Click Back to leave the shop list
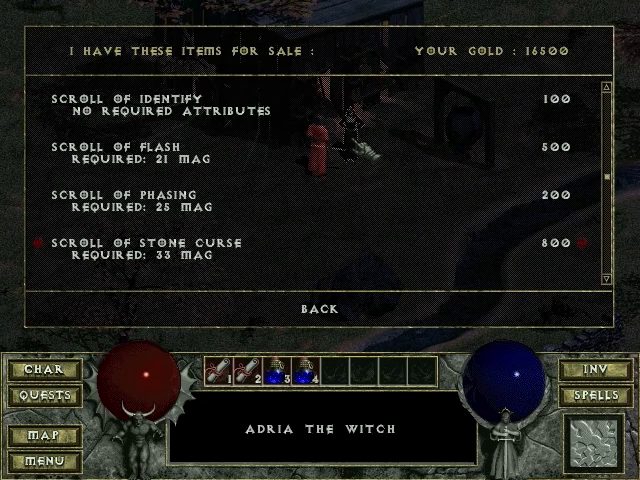 [x=320, y=309]
